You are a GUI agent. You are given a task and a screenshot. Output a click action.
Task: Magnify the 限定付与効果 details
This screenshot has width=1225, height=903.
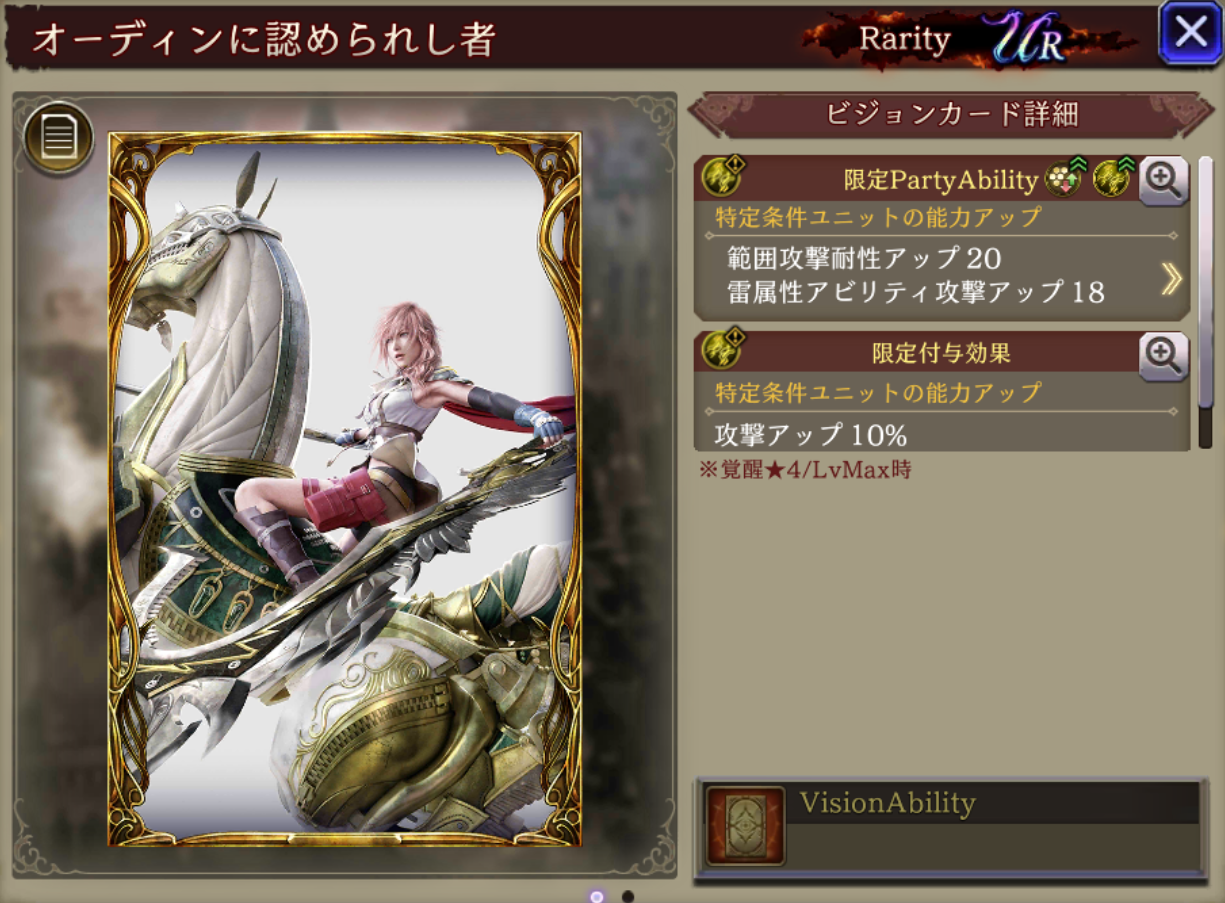coord(1163,356)
